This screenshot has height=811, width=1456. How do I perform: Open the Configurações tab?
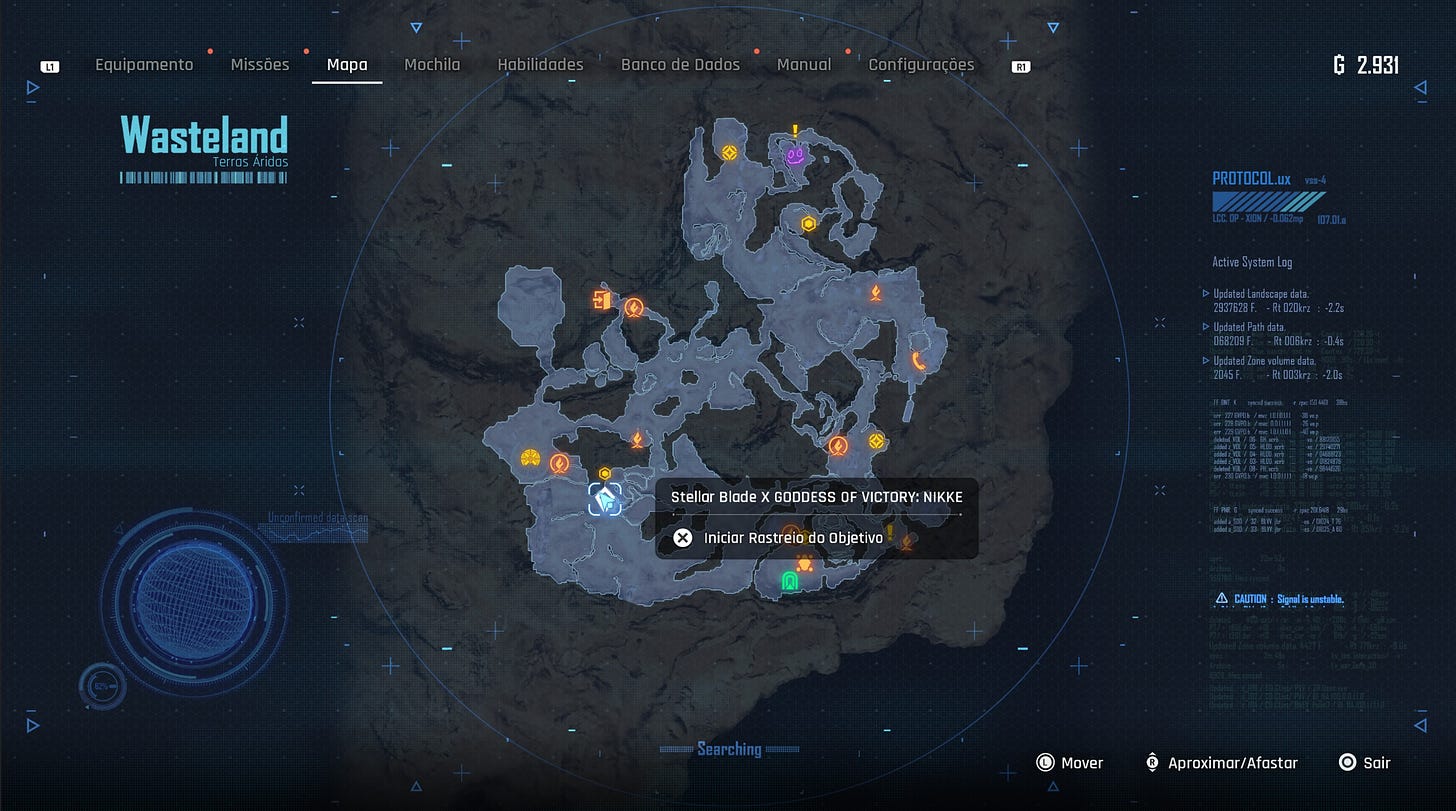pos(921,65)
